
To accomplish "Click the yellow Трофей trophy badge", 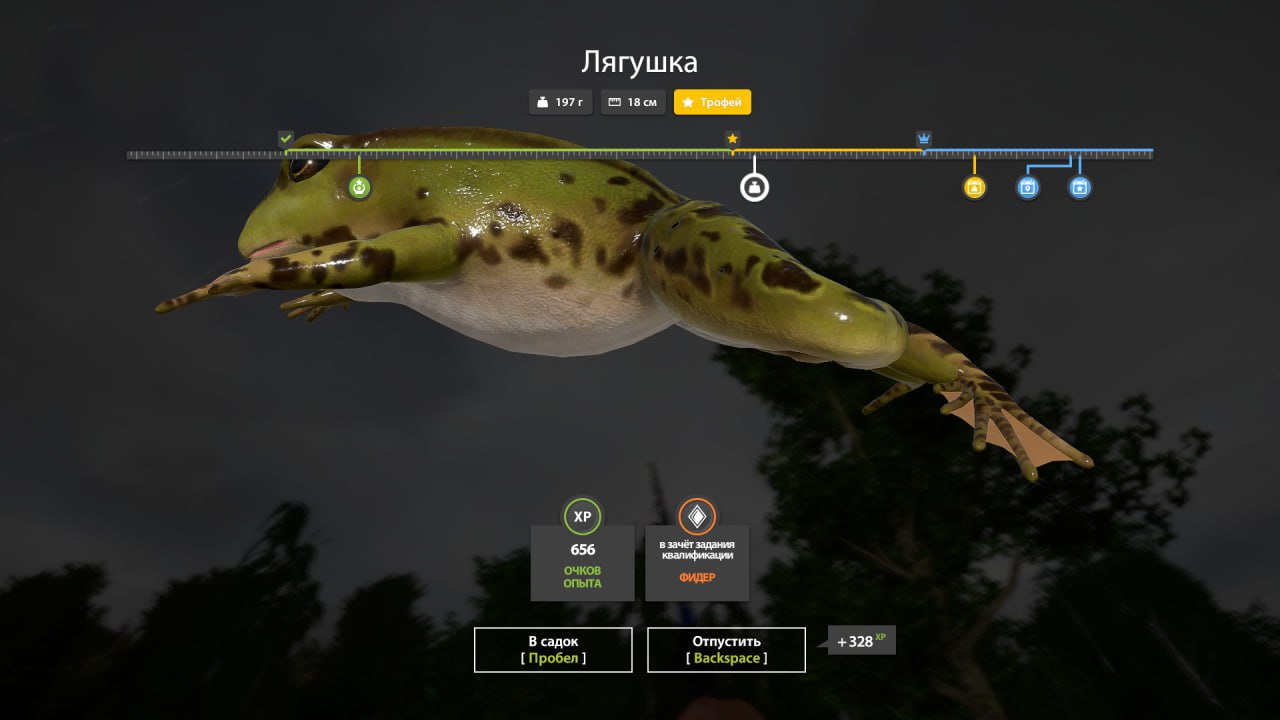I will 712,102.
